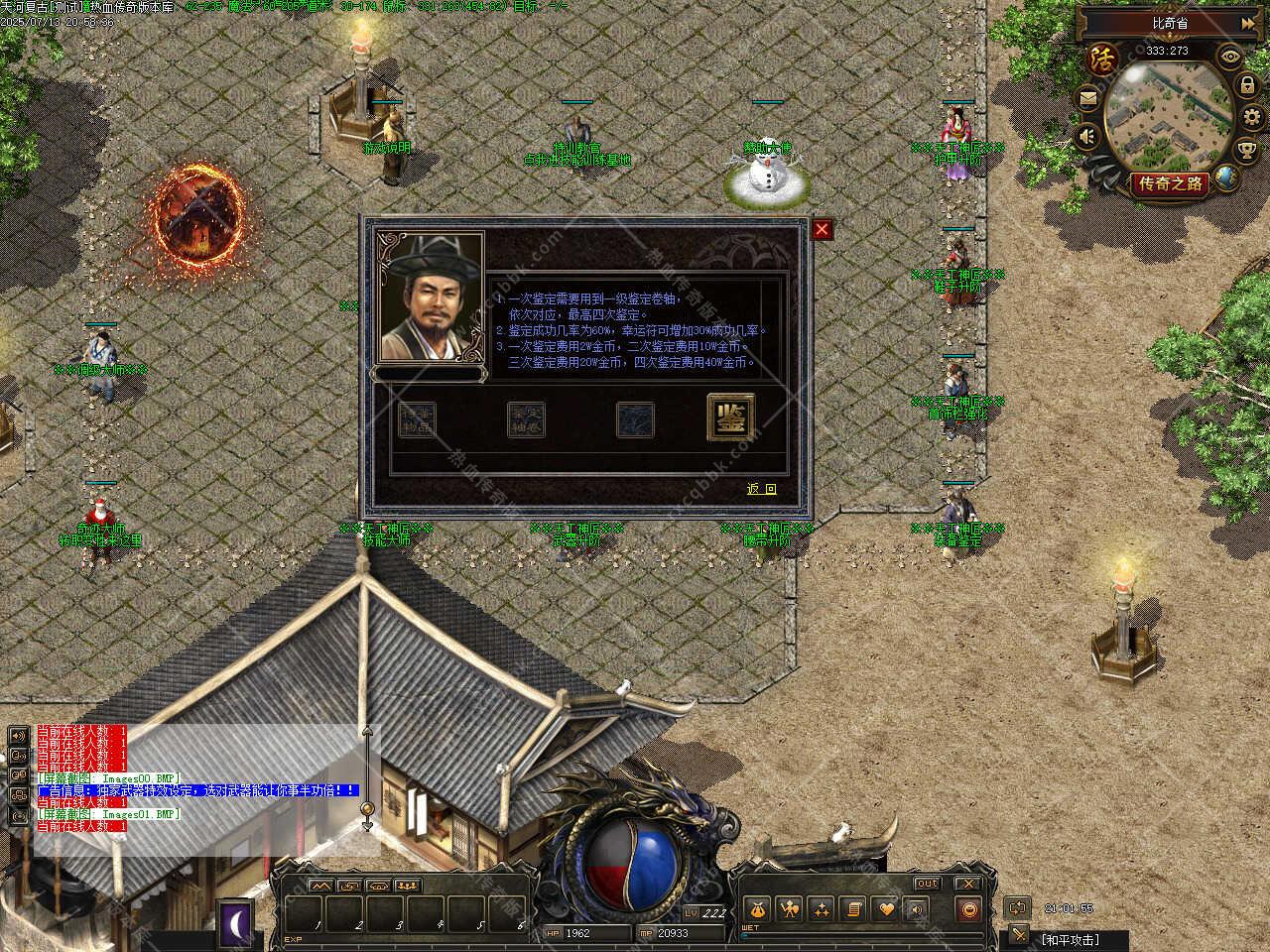Toggle the speaker icon beside the minimap
1270x952 pixels.
[1088, 137]
